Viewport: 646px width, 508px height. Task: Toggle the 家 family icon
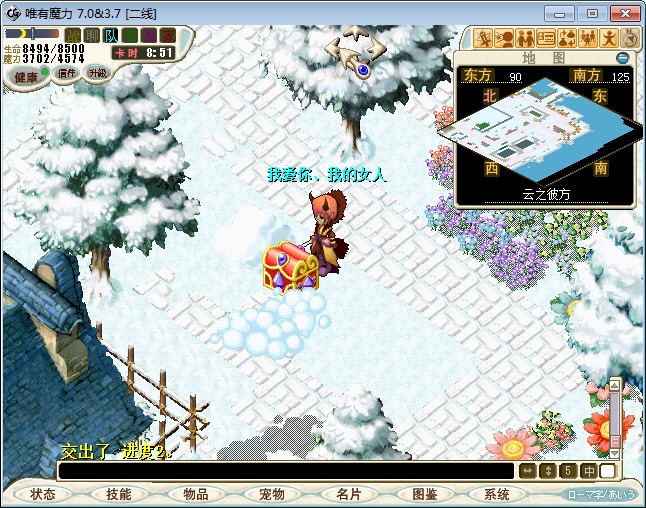168,36
